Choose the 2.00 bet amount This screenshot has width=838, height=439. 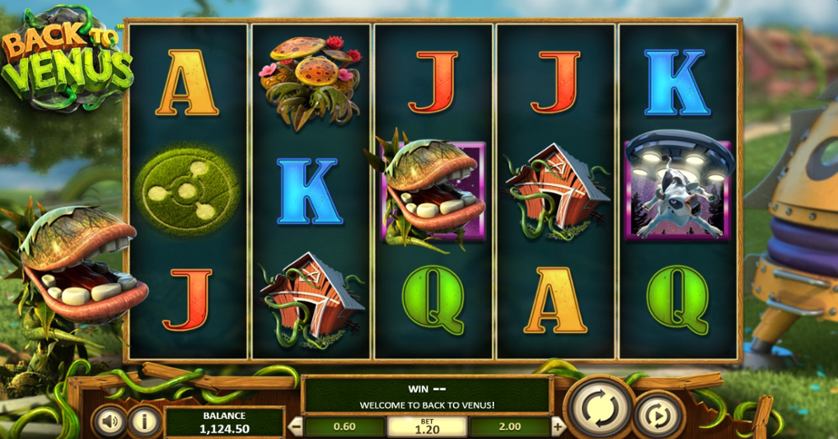pyautogui.click(x=508, y=424)
